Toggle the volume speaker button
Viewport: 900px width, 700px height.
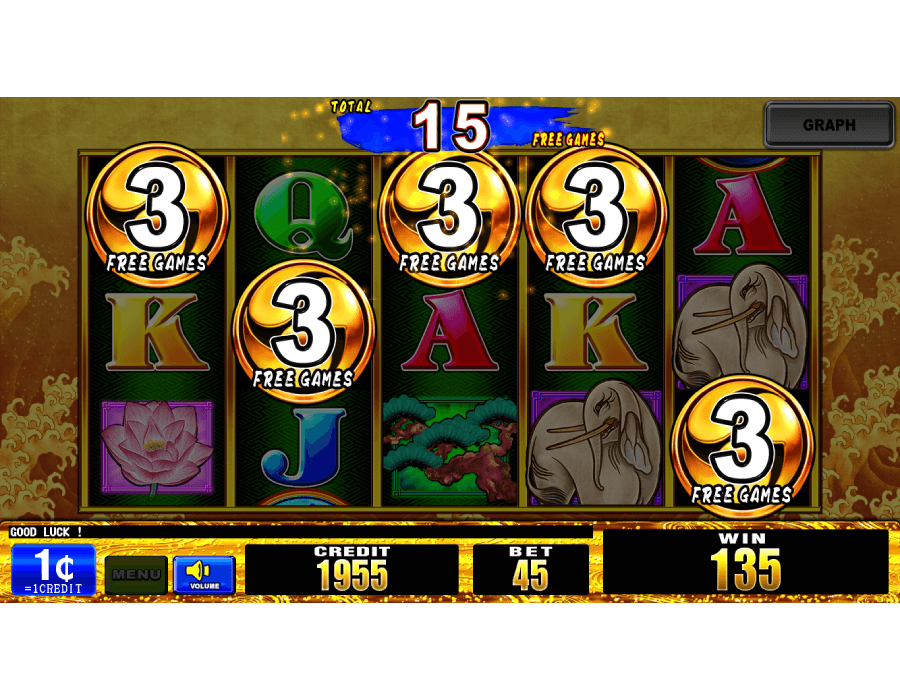tap(204, 575)
